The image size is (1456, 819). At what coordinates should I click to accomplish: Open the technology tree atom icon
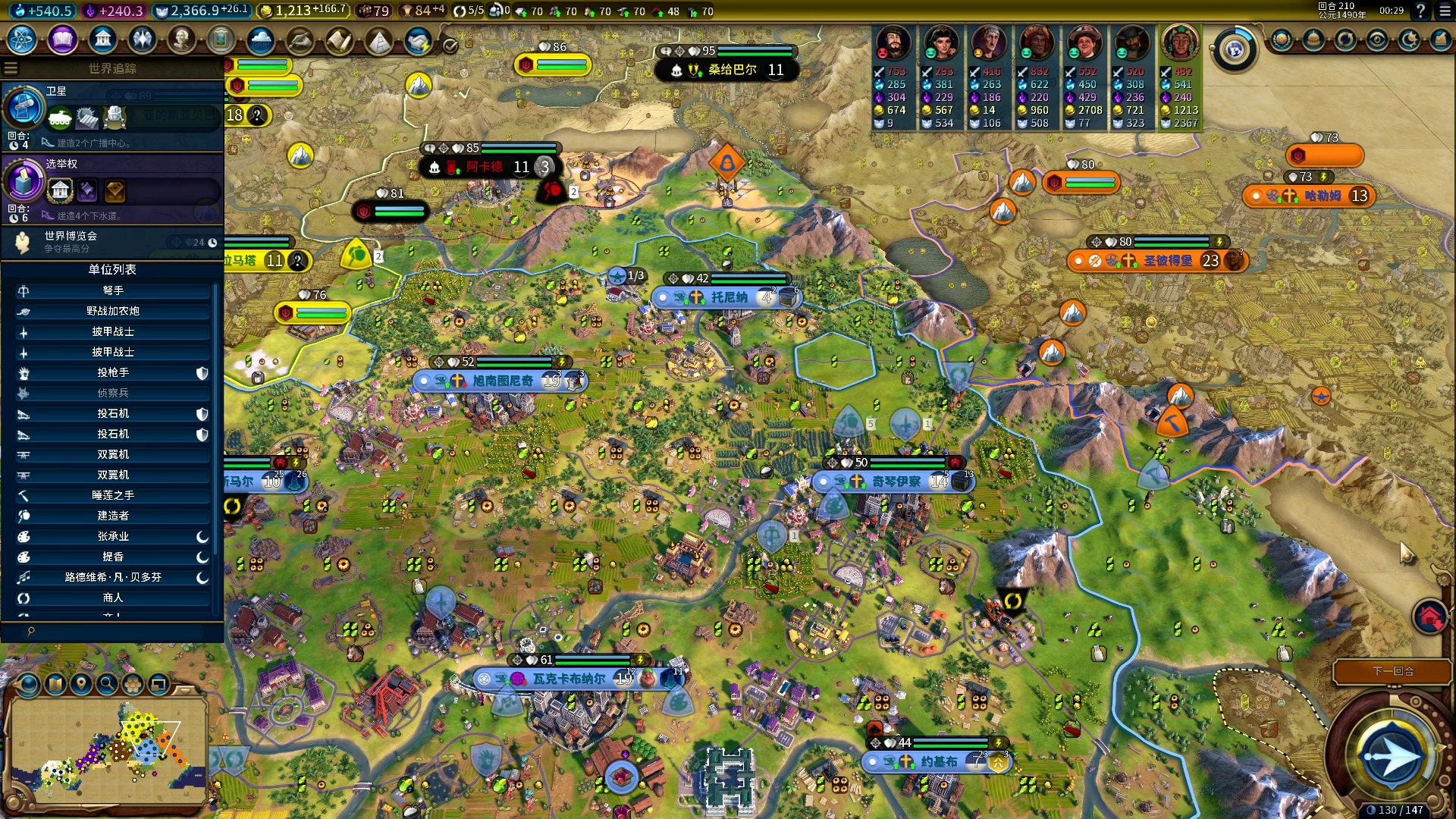pyautogui.click(x=22, y=39)
